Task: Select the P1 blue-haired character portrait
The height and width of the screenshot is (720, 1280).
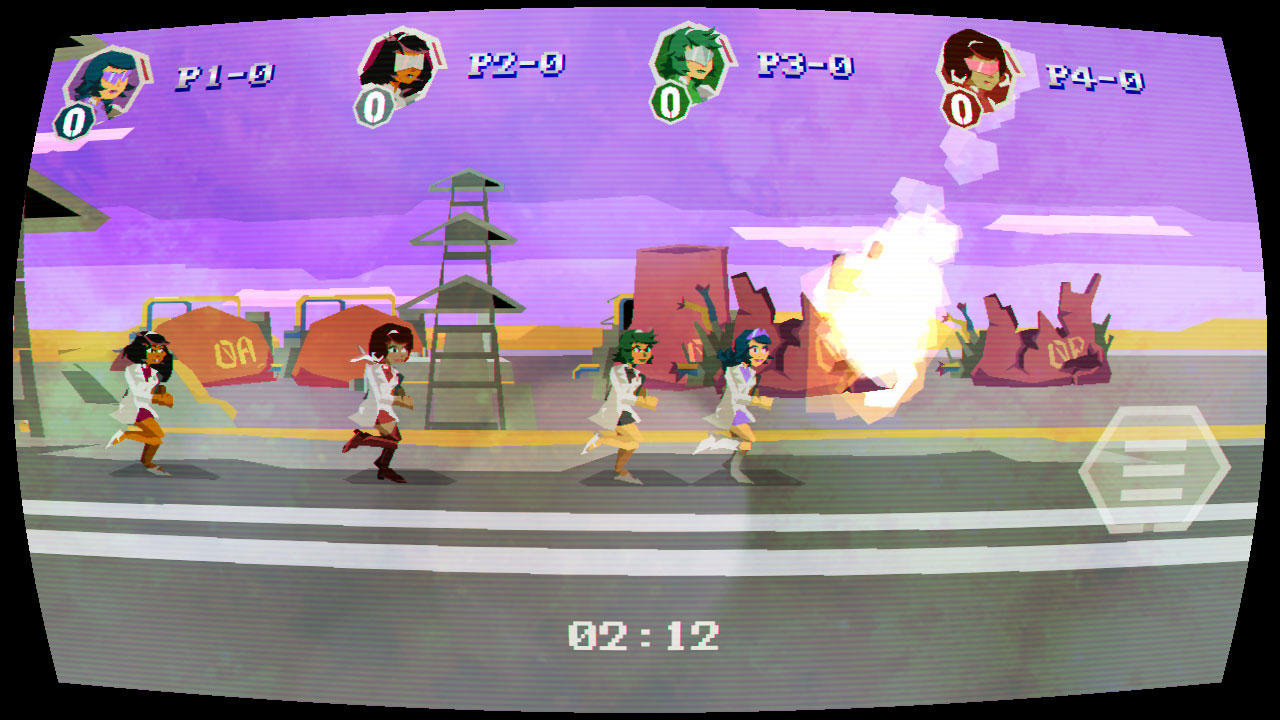Action: (x=107, y=81)
